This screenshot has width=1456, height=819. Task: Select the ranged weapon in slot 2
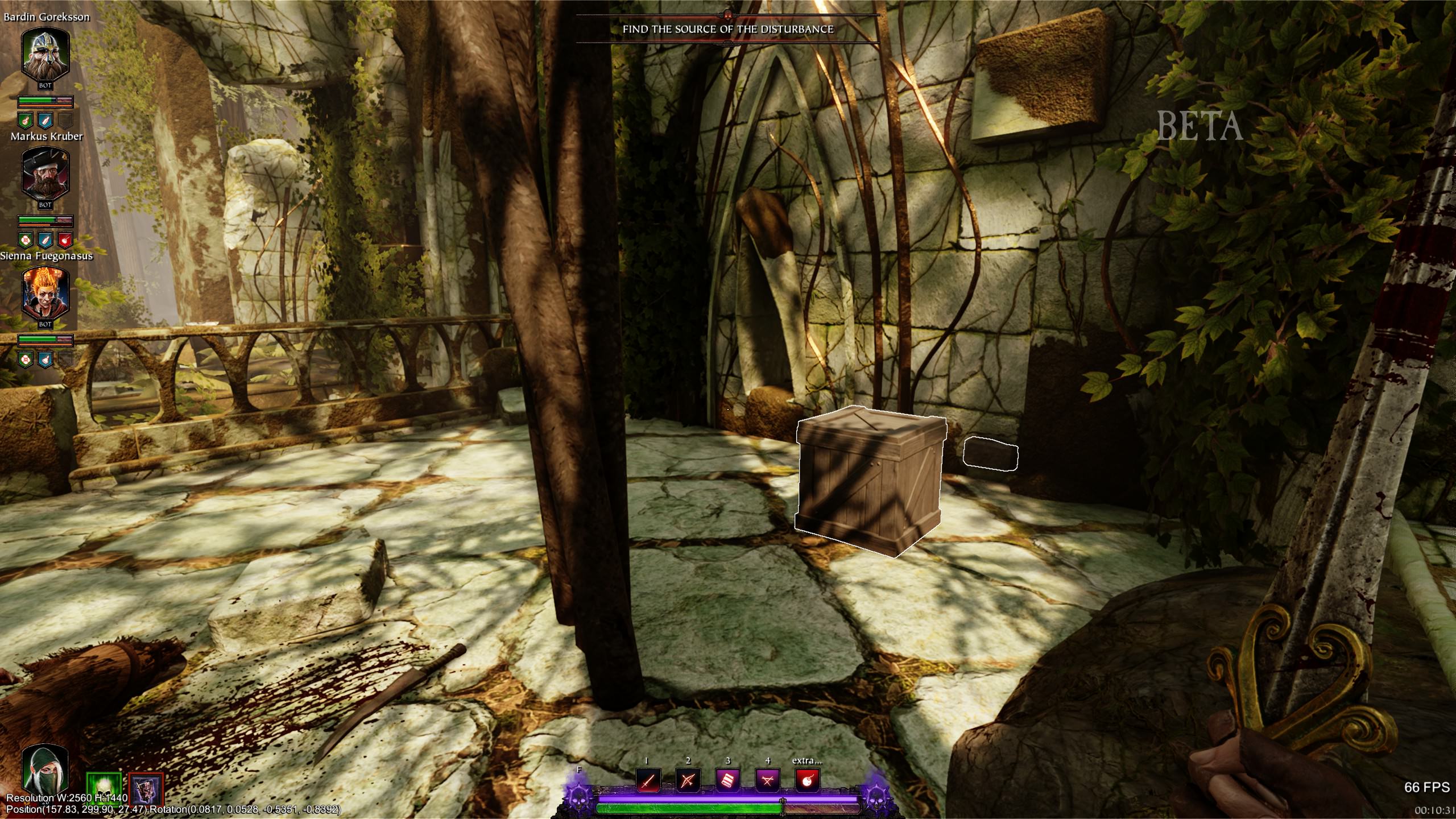[x=686, y=782]
